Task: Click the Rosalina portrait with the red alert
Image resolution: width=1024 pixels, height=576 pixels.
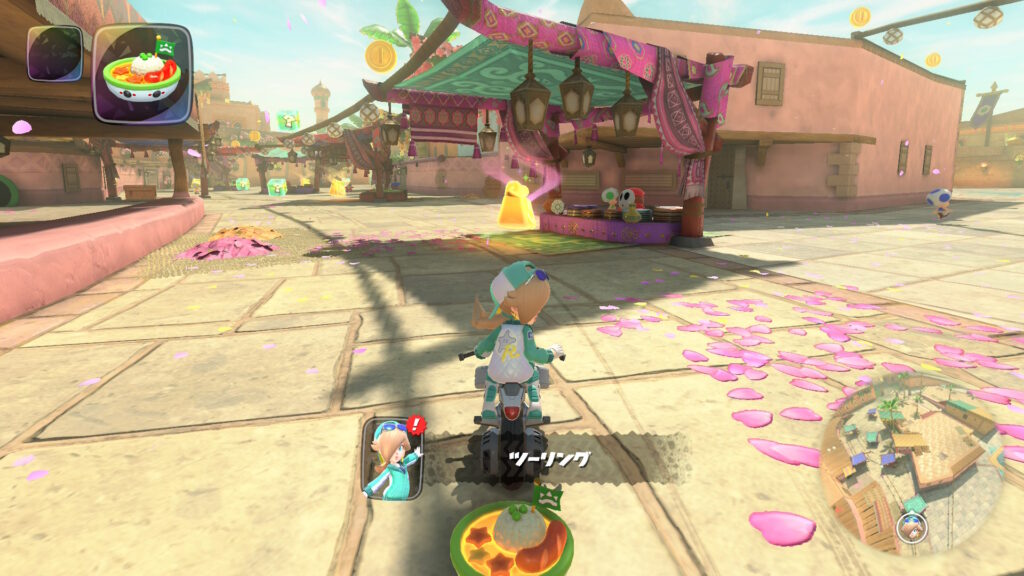Action: pos(391,458)
